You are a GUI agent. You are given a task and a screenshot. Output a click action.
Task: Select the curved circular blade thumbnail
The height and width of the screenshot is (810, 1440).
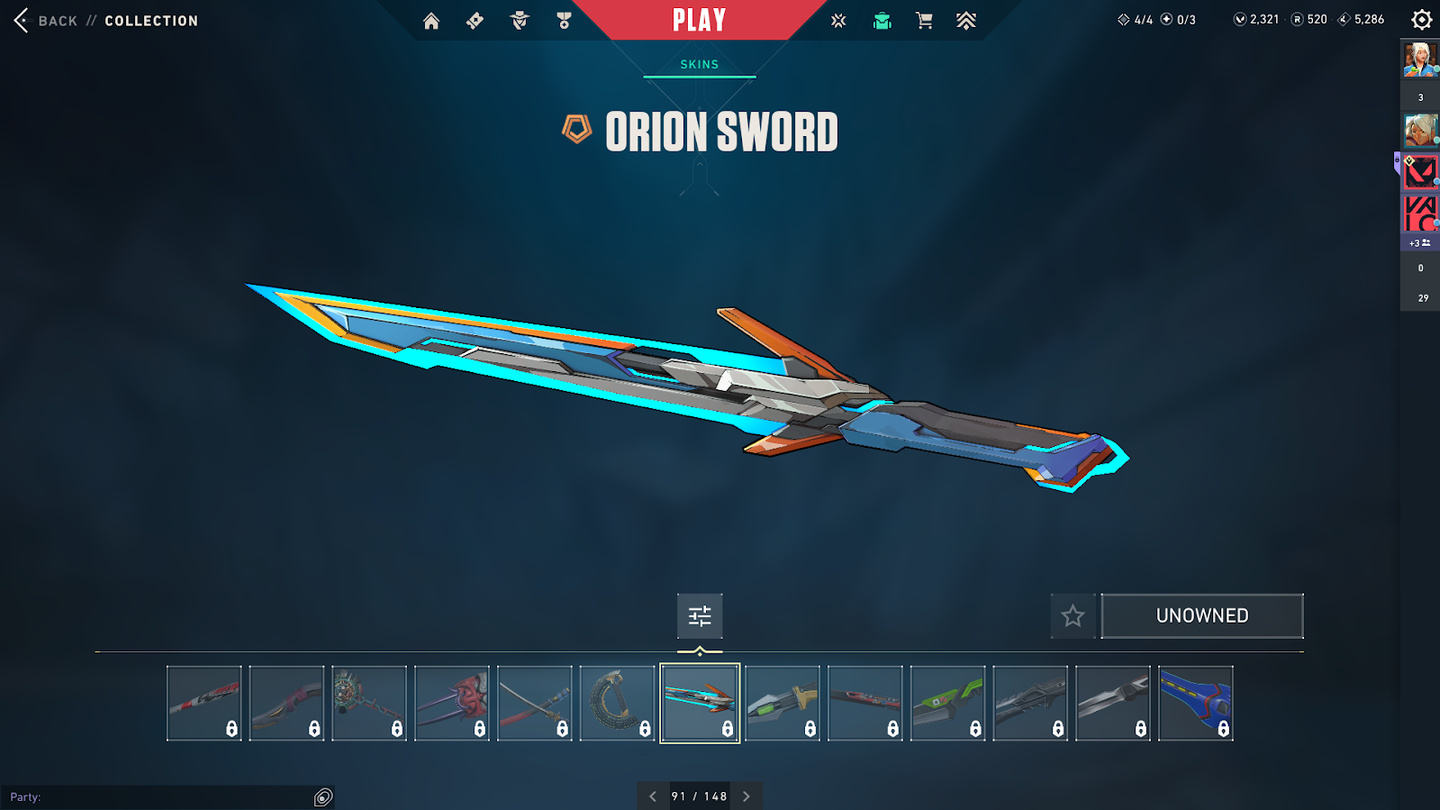coord(617,703)
